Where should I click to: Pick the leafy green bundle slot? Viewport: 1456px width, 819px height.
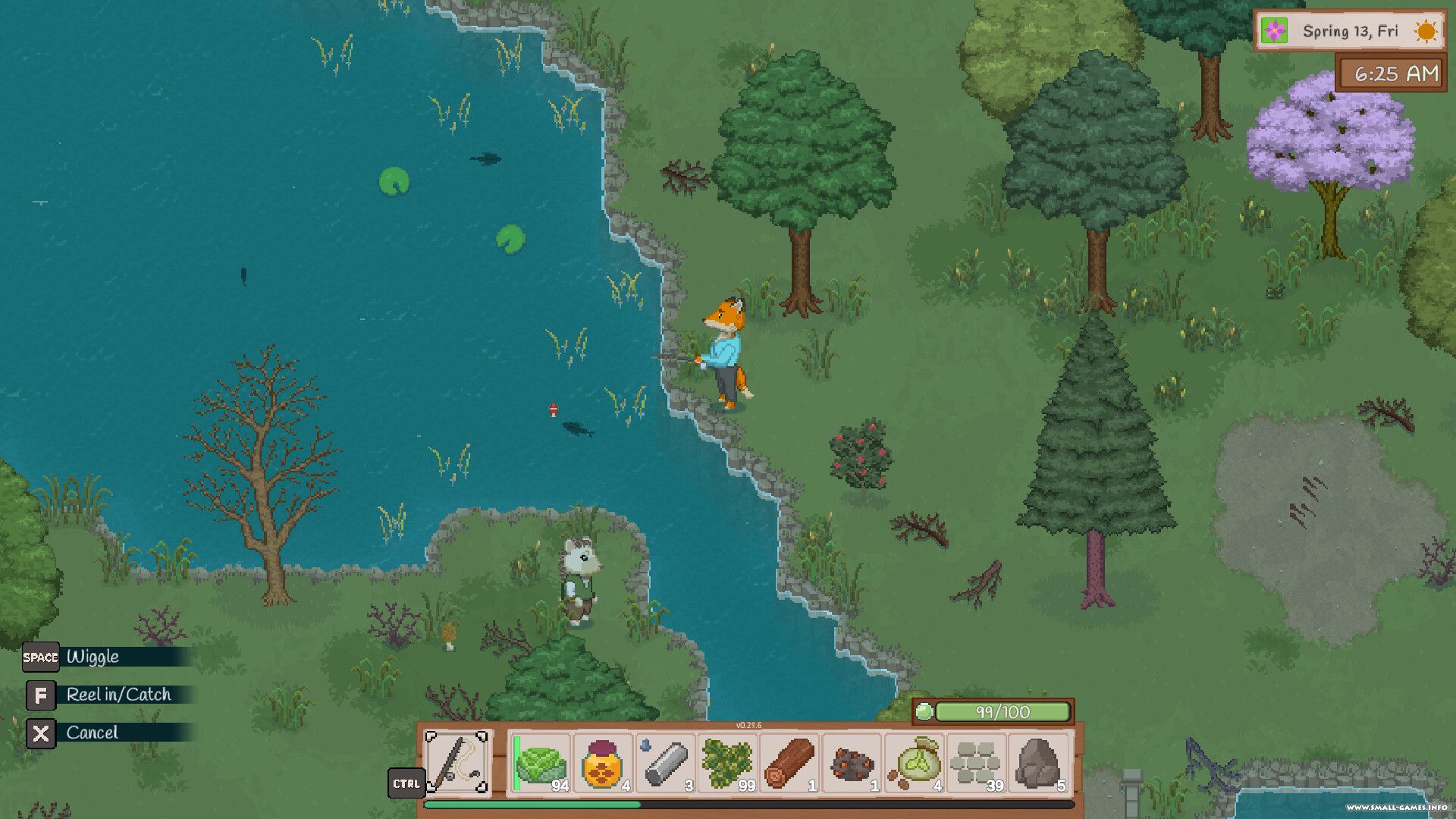(727, 763)
